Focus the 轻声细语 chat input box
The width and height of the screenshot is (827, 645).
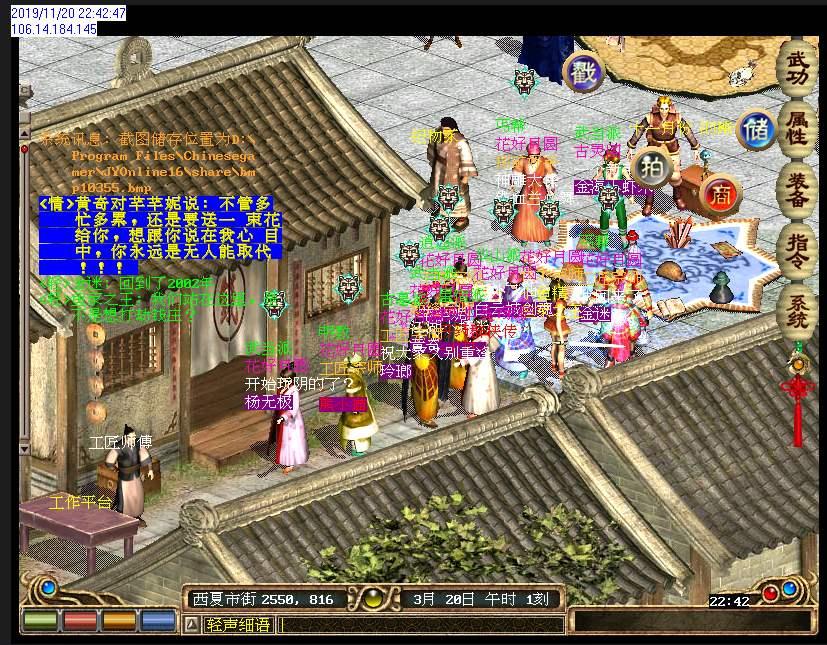(x=420, y=625)
